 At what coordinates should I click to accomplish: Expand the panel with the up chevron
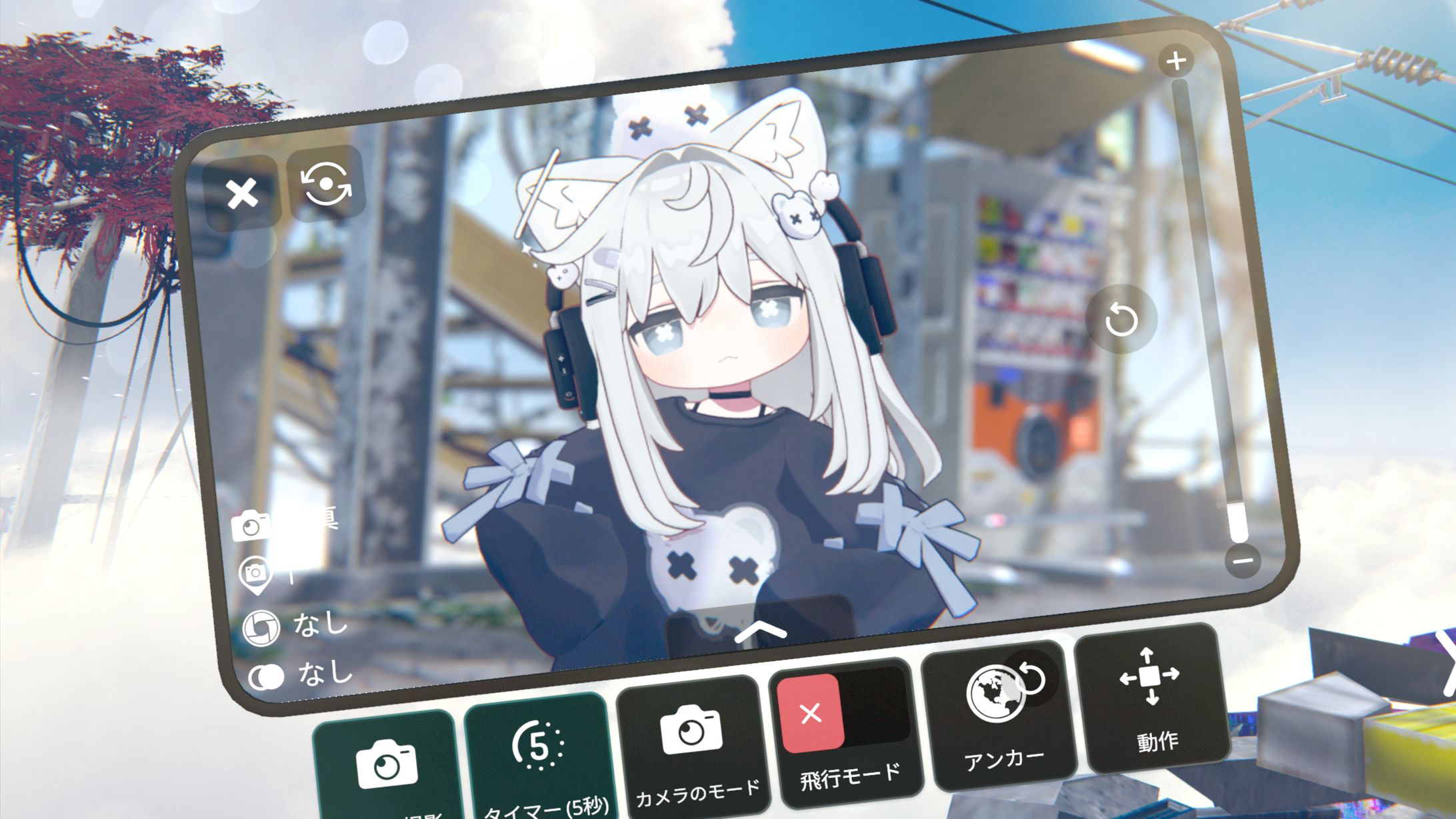pos(761,632)
